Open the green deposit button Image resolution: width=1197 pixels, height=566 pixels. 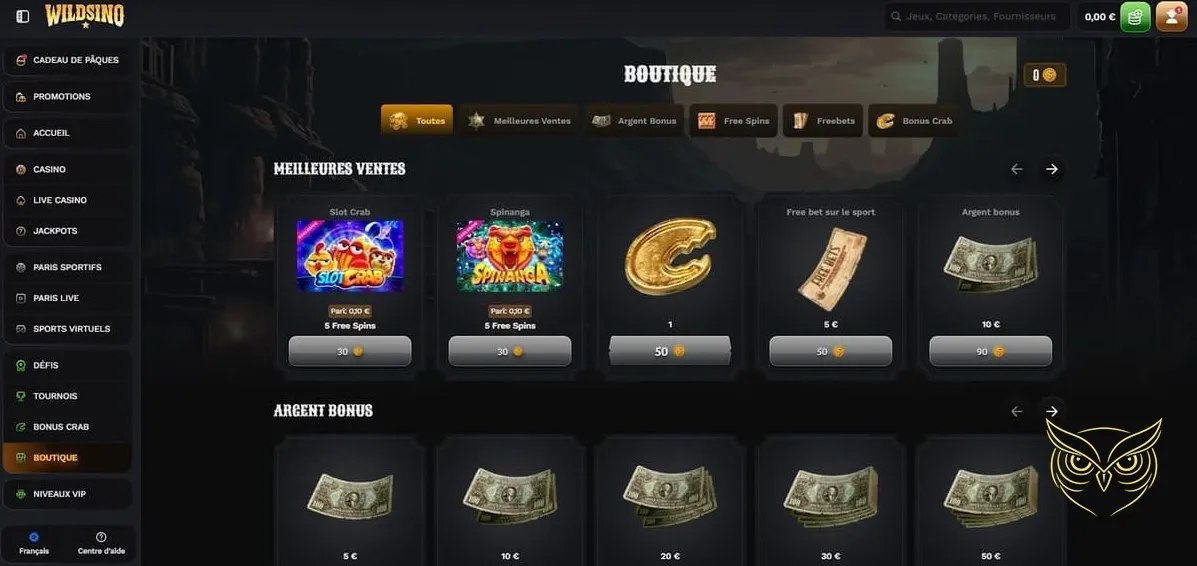[1135, 17]
